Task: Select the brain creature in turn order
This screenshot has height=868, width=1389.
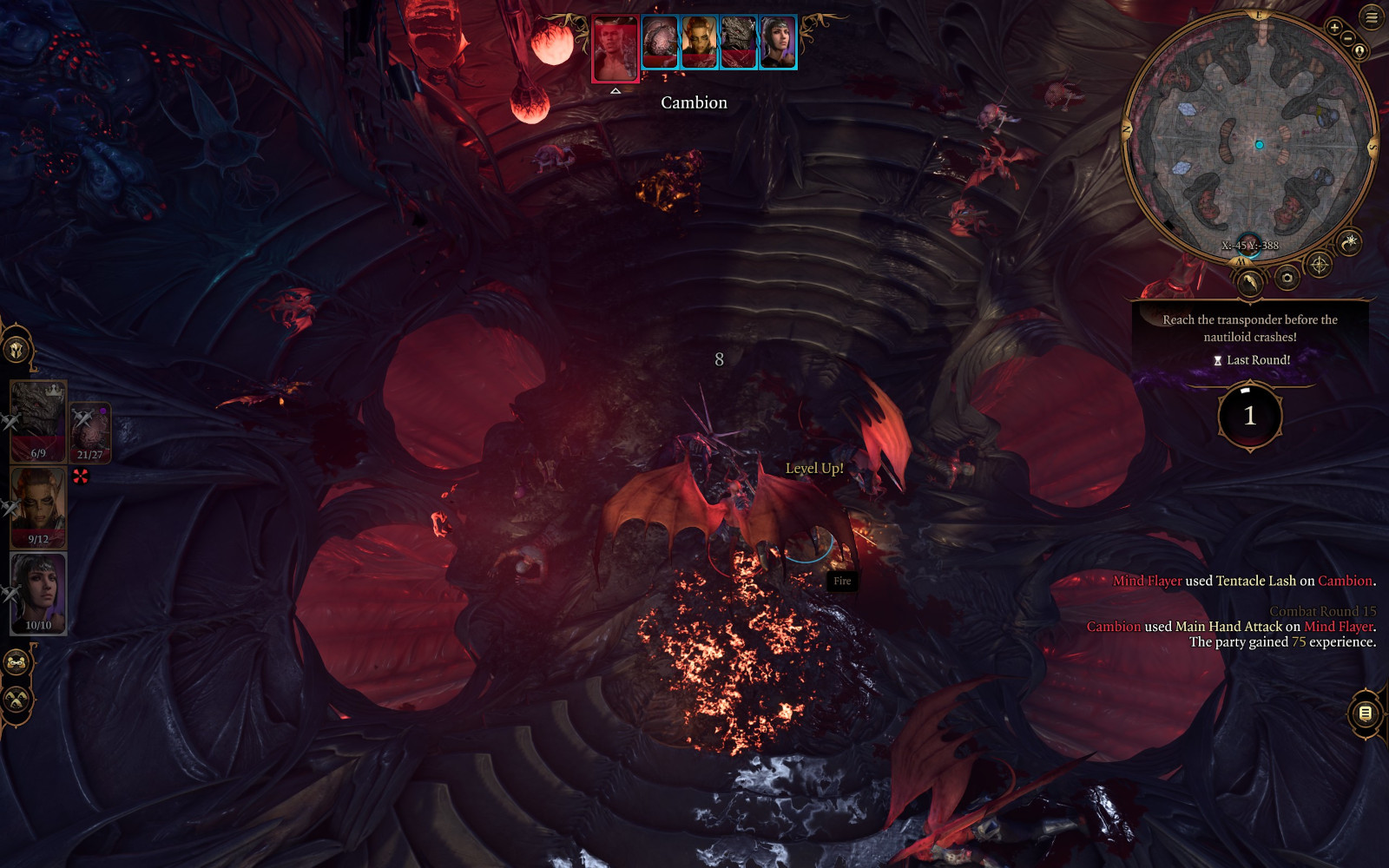Action: point(660,43)
